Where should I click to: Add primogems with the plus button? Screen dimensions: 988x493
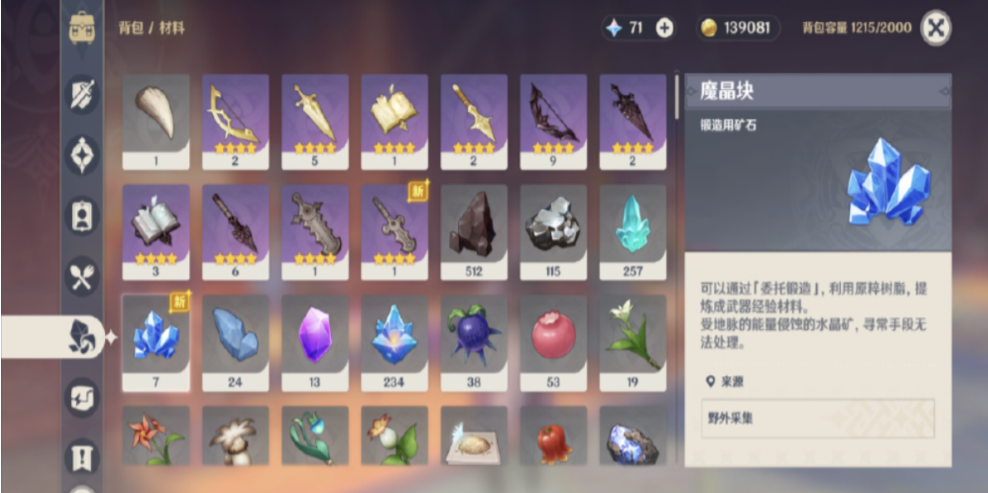point(664,28)
